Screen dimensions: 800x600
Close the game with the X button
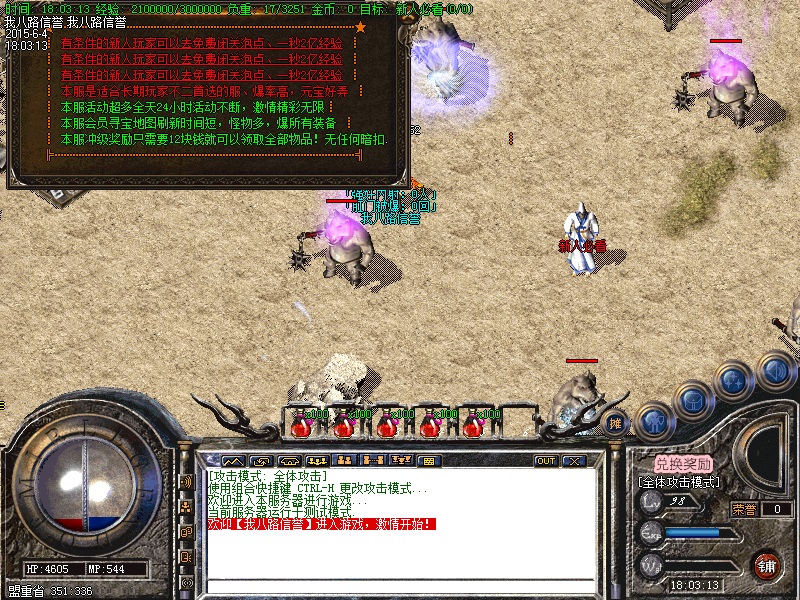tap(574, 461)
